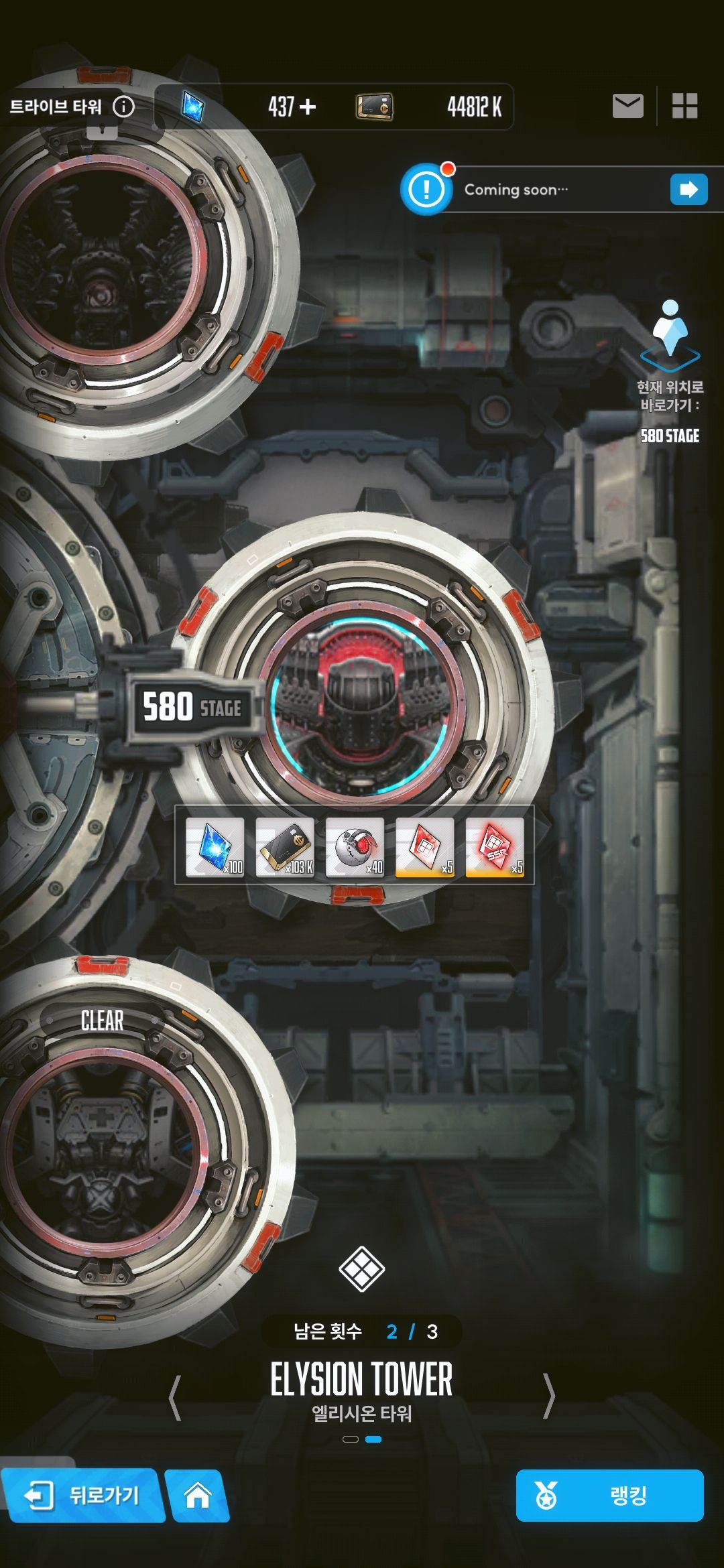Switch to the first tower page dot

[350, 1439]
